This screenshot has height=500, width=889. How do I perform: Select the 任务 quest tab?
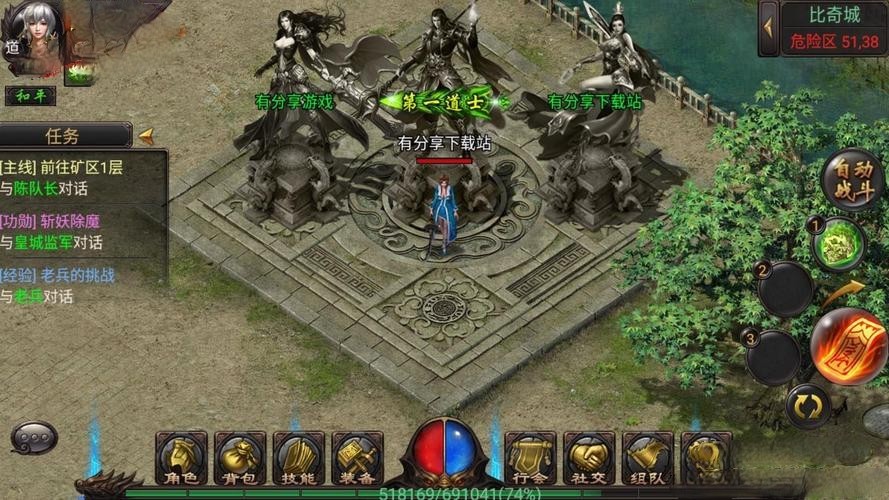coord(65,135)
